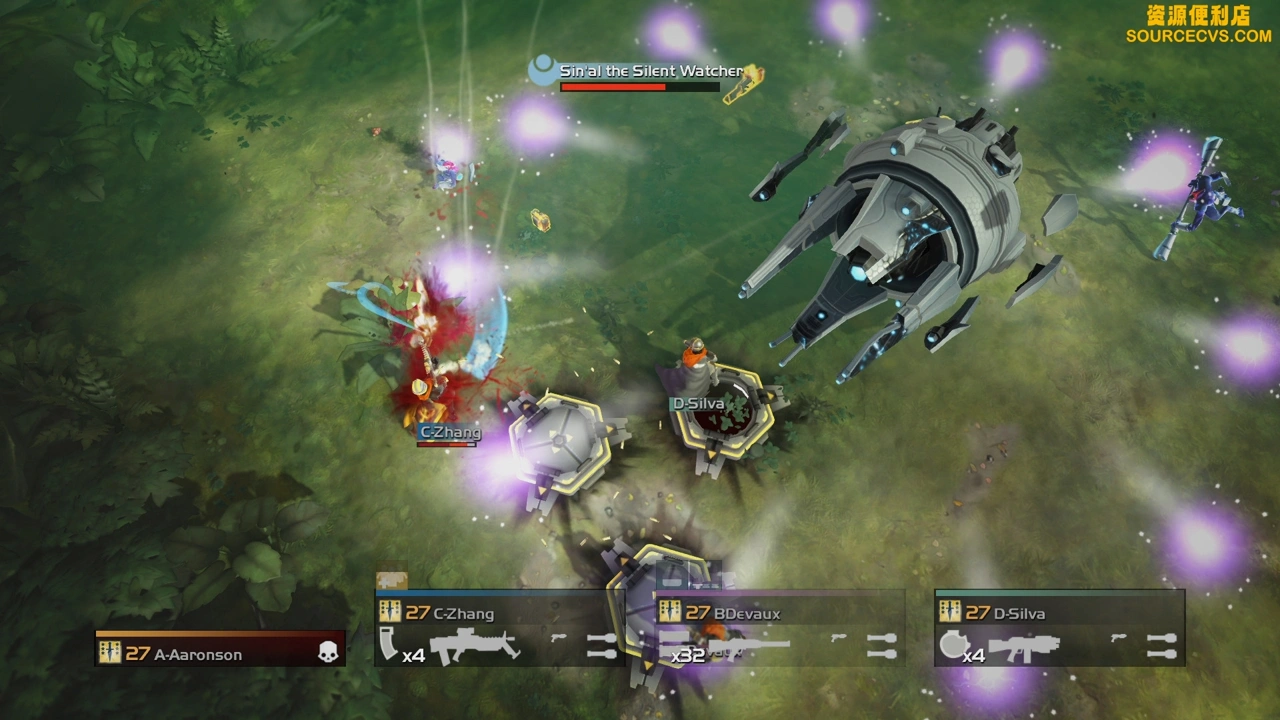Click C-Zhang's primary rifle icon

[477, 646]
